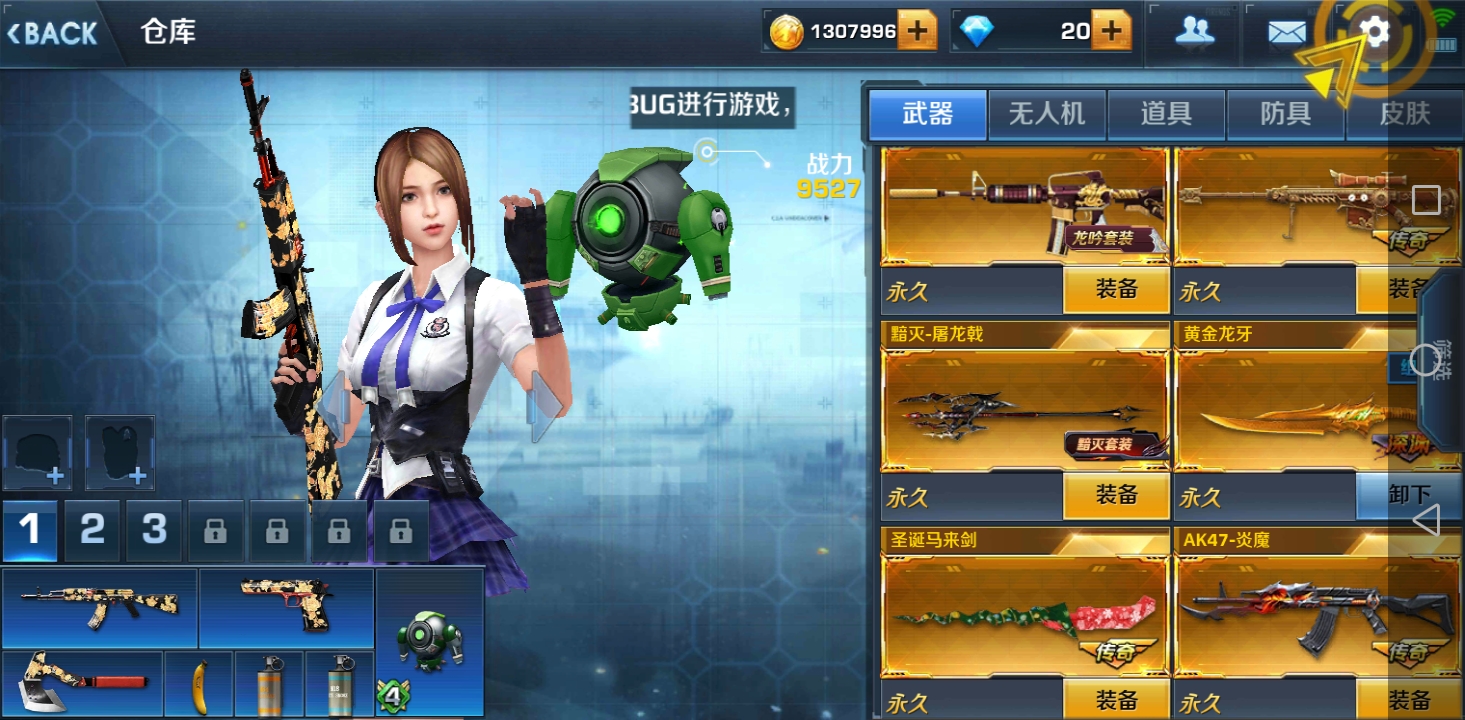Add more gold coins with plus button
1465x720 pixels.
[917, 31]
